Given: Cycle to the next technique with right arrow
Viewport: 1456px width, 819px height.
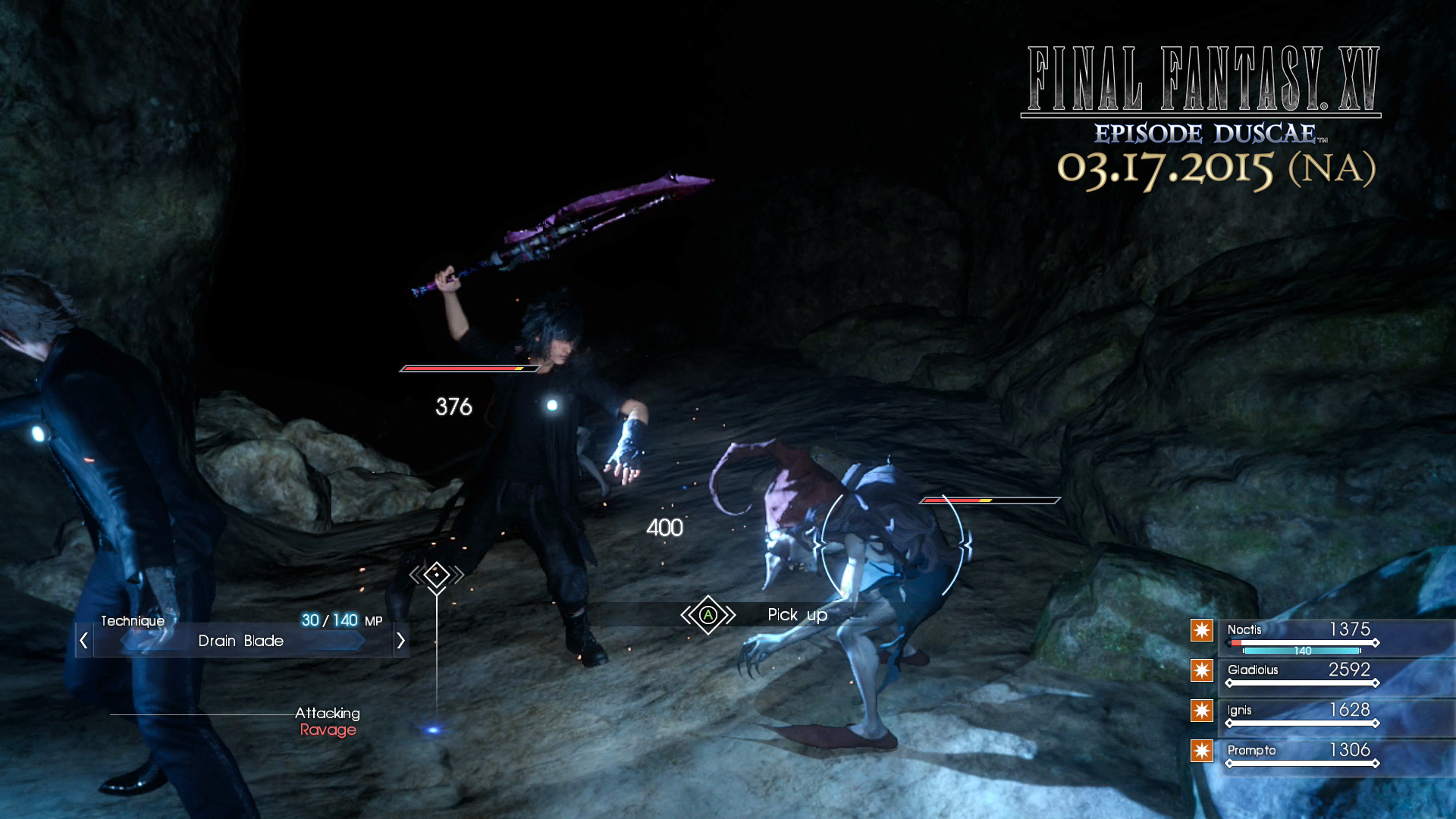Looking at the screenshot, I should pos(400,641).
